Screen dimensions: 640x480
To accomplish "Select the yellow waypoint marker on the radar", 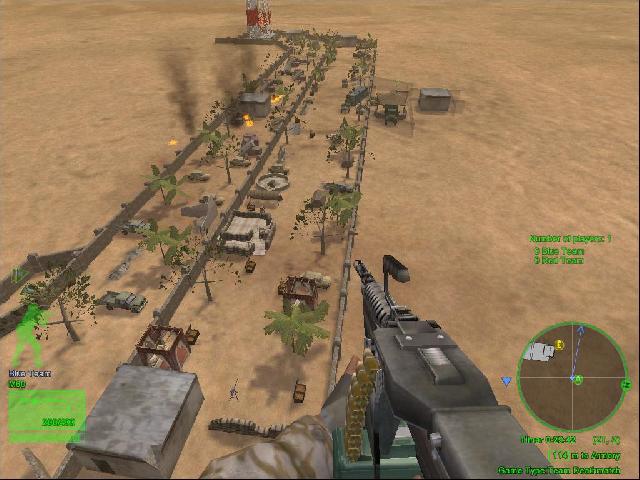I will coord(560,345).
